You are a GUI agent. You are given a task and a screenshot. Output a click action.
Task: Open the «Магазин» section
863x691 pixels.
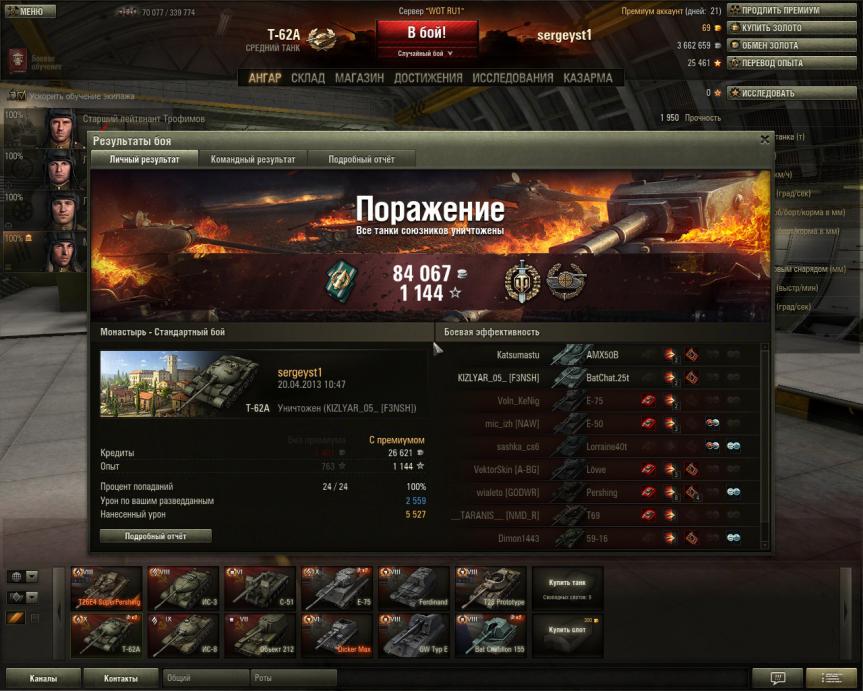(359, 78)
